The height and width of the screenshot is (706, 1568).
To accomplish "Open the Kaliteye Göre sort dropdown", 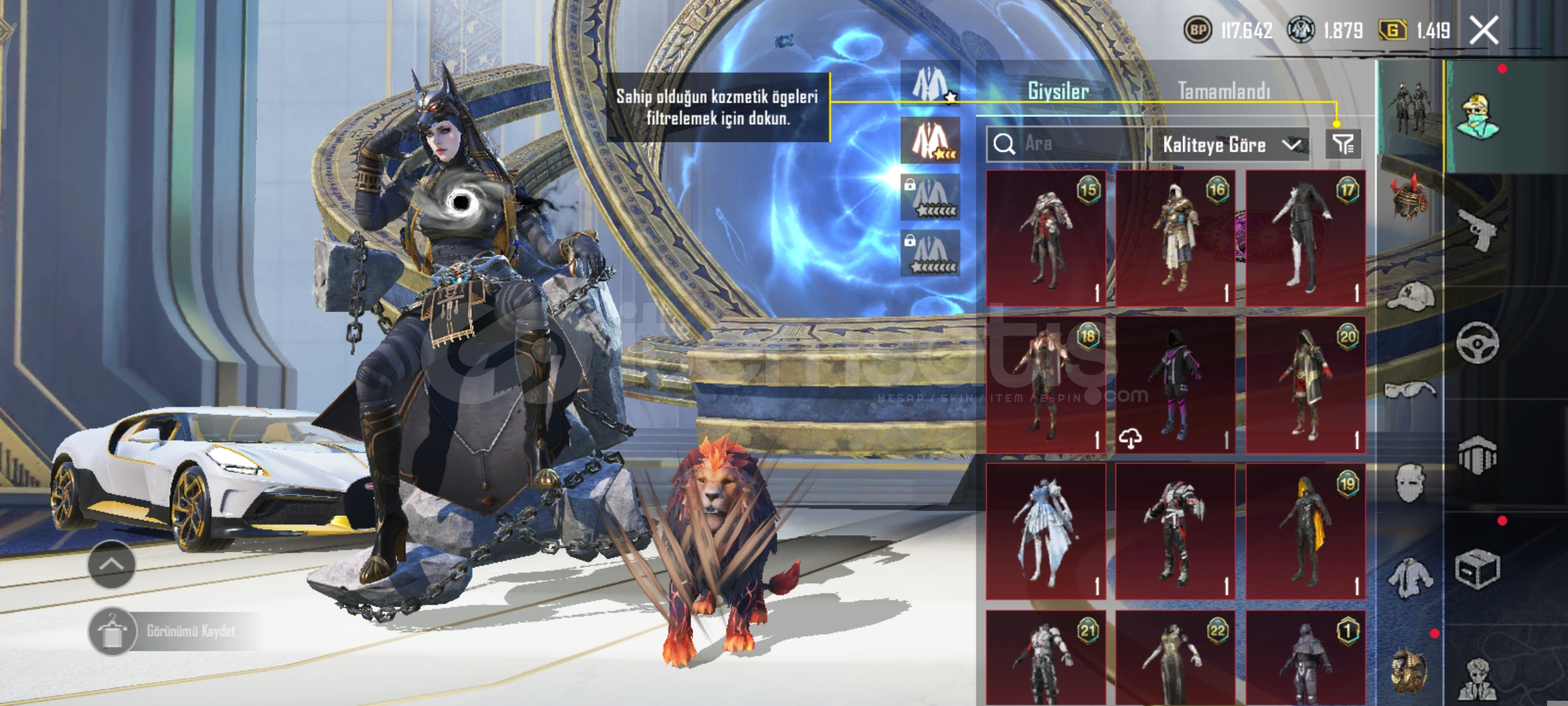I will 1229,144.
